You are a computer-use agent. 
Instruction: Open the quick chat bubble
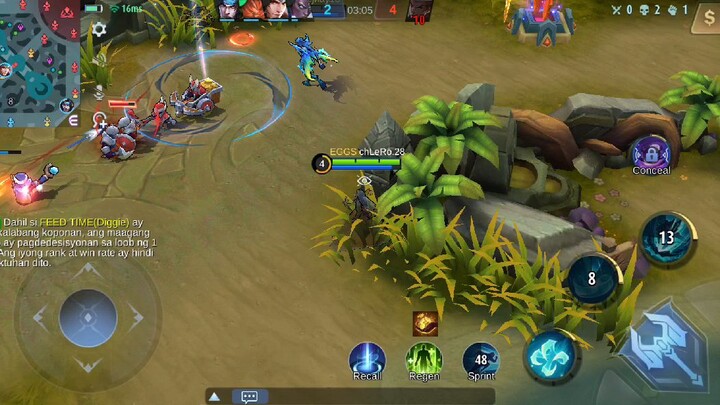[x=249, y=397]
